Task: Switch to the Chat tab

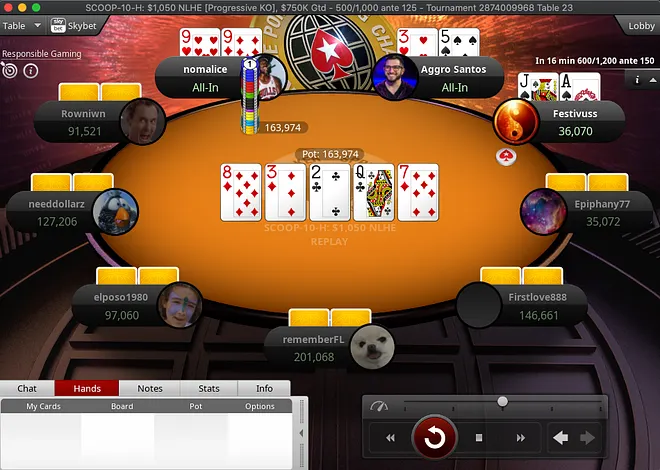Action: pyautogui.click(x=27, y=388)
